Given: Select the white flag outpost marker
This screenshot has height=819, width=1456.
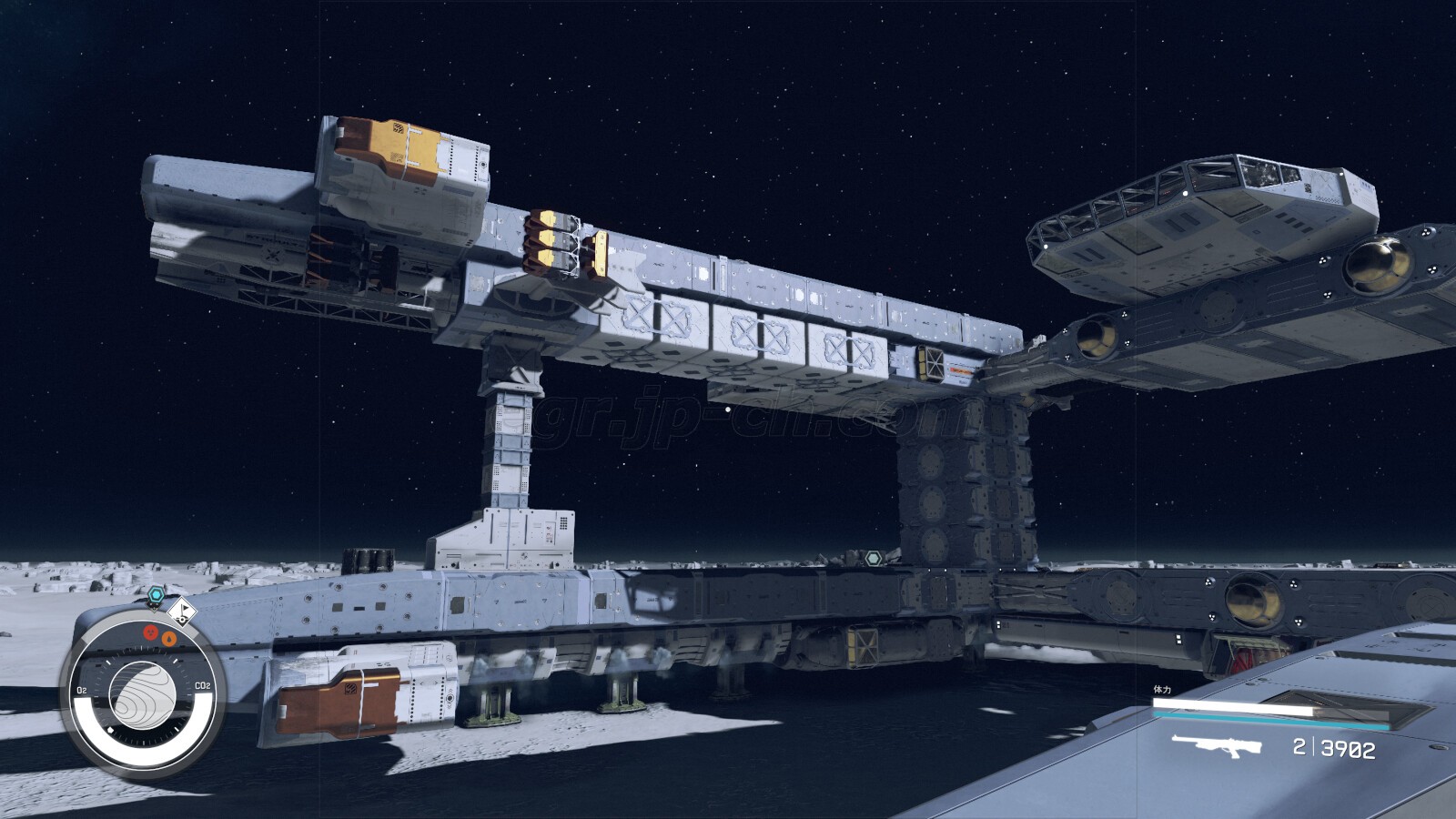Looking at the screenshot, I should [183, 612].
